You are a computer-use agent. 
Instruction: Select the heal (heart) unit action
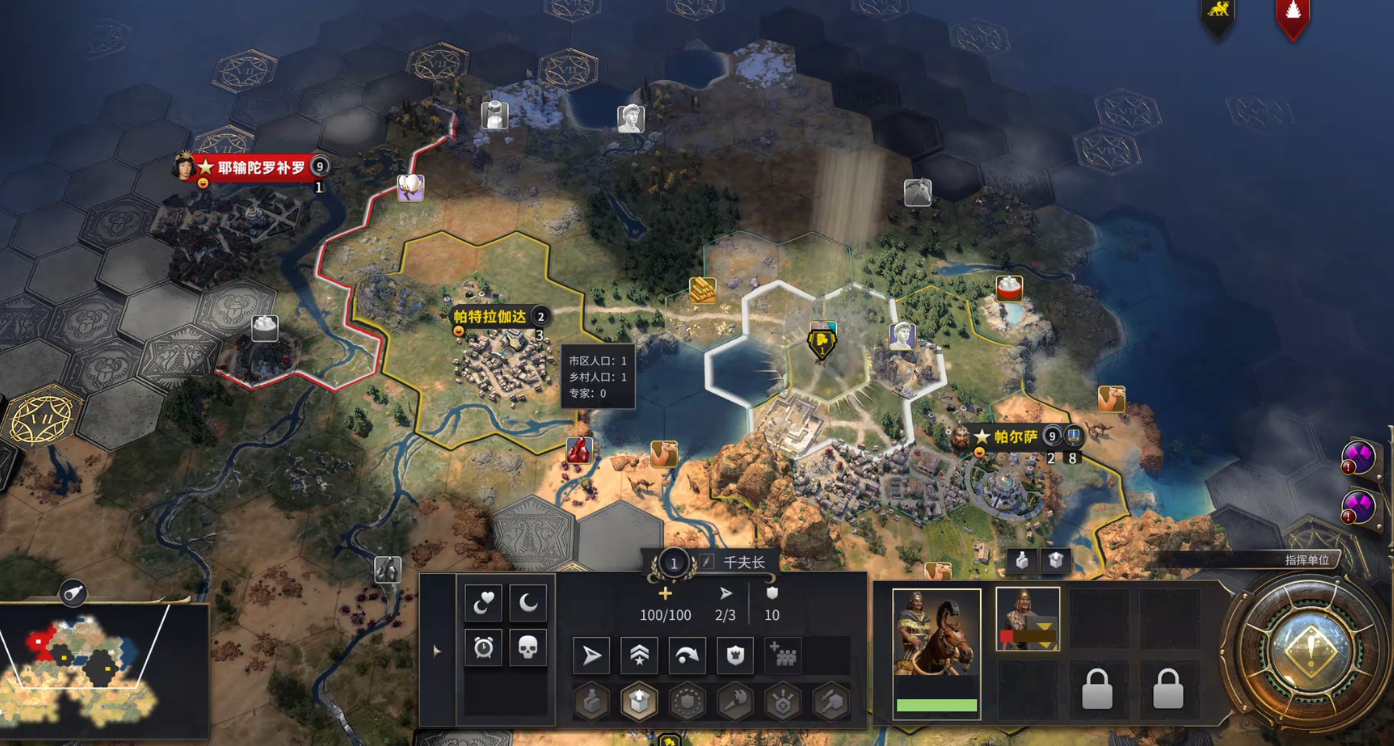483,603
